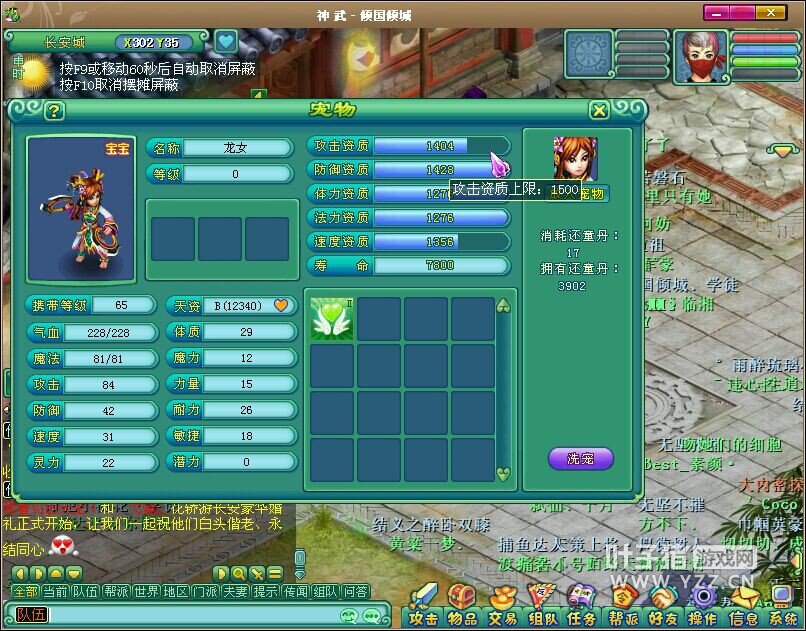
Task: Close the game window from the title bar
Action: (770, 13)
